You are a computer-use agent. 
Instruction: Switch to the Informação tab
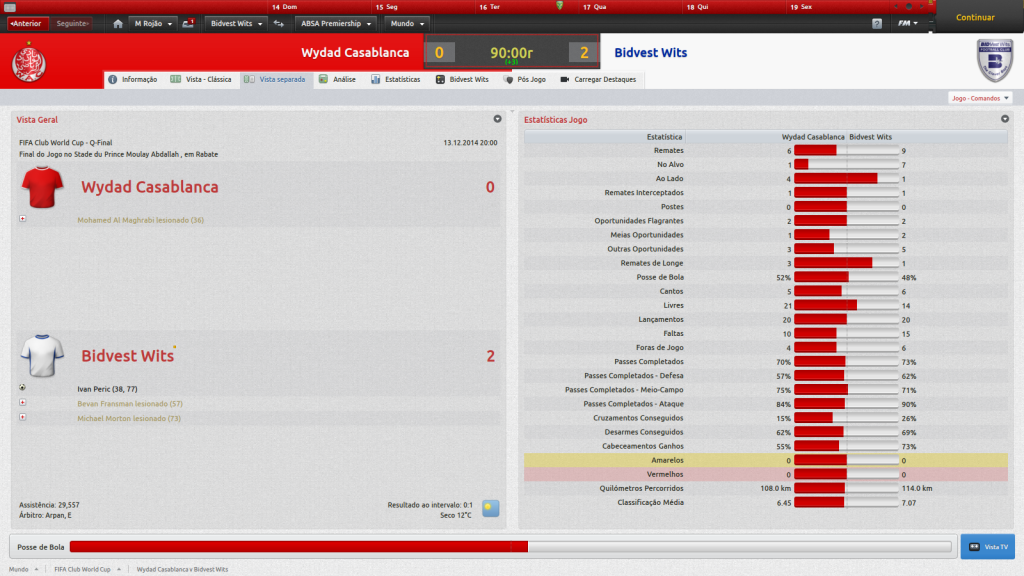[x=133, y=79]
